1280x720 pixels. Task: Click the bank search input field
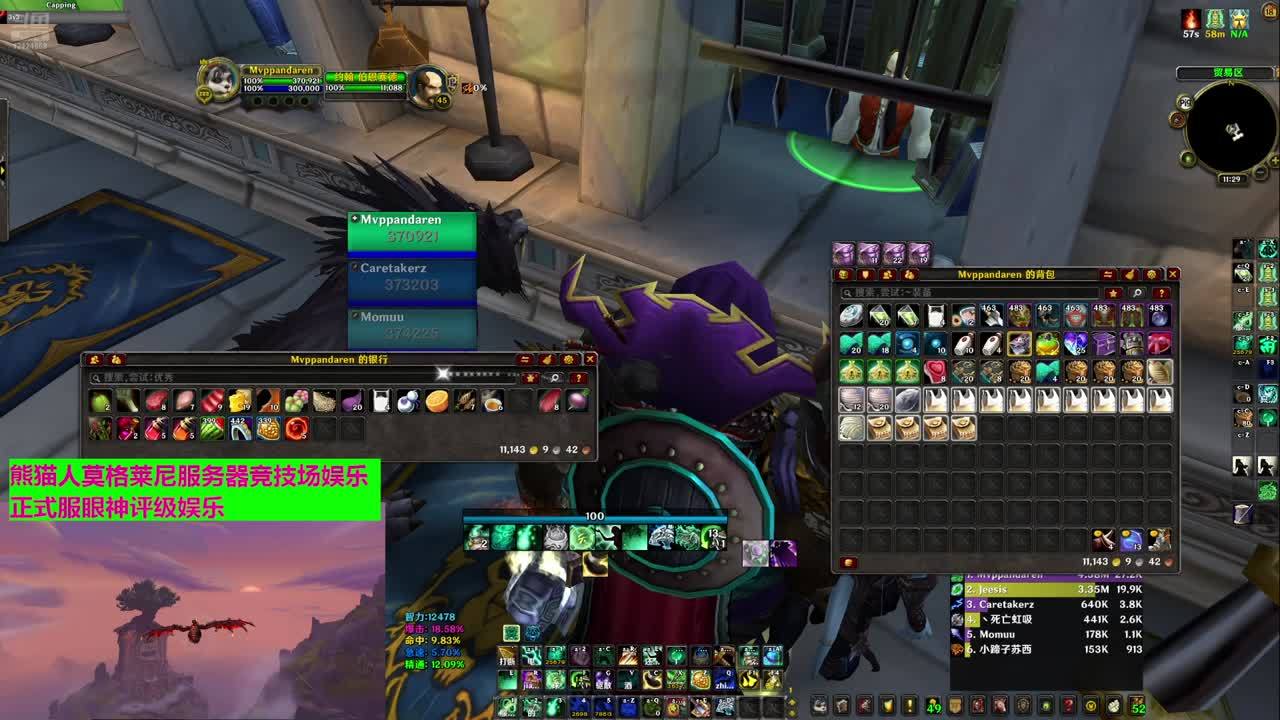tap(300, 378)
